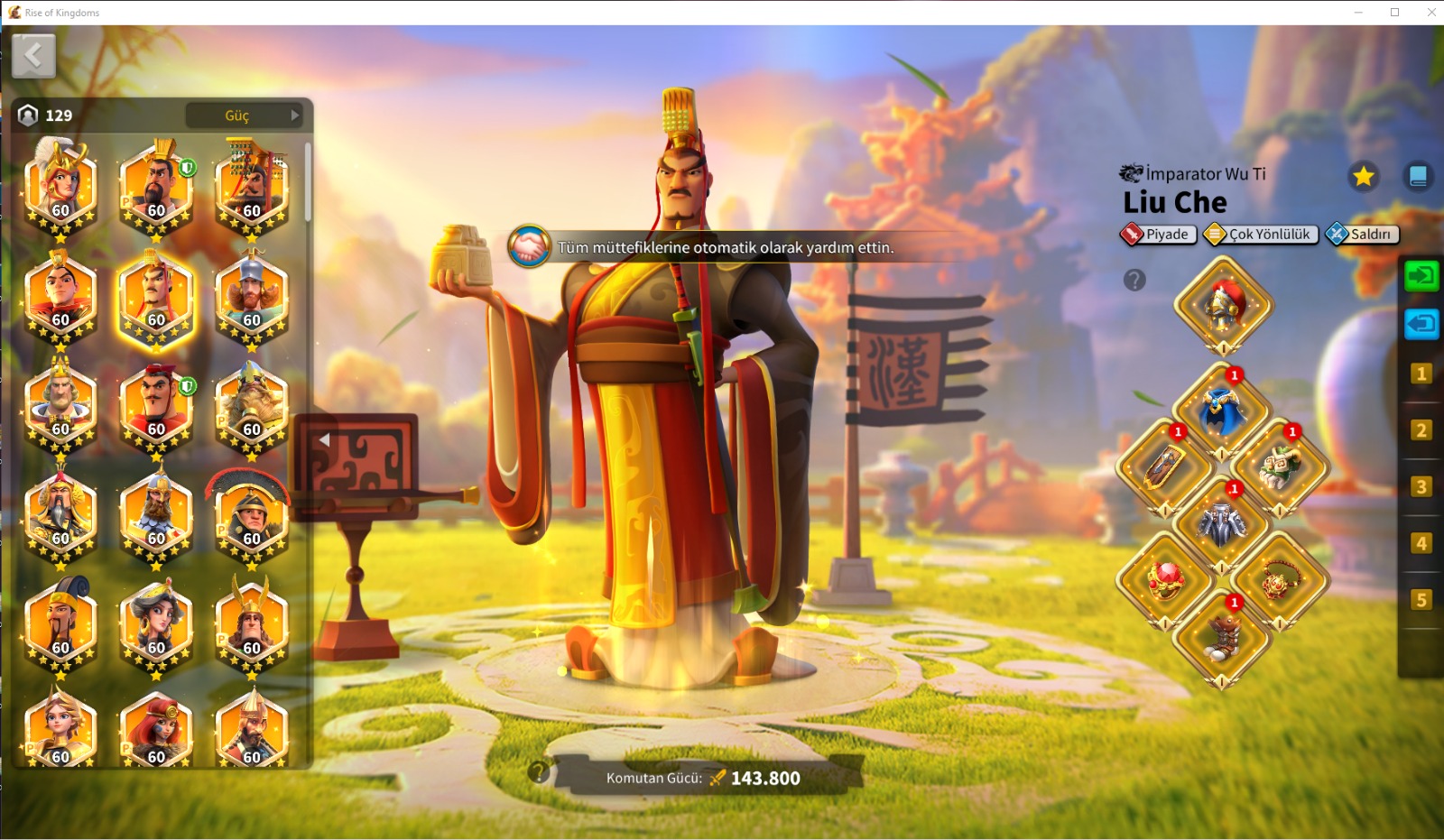Maximize the Rise of Kingdoms window
This screenshot has width=1444, height=840.
[x=1394, y=13]
